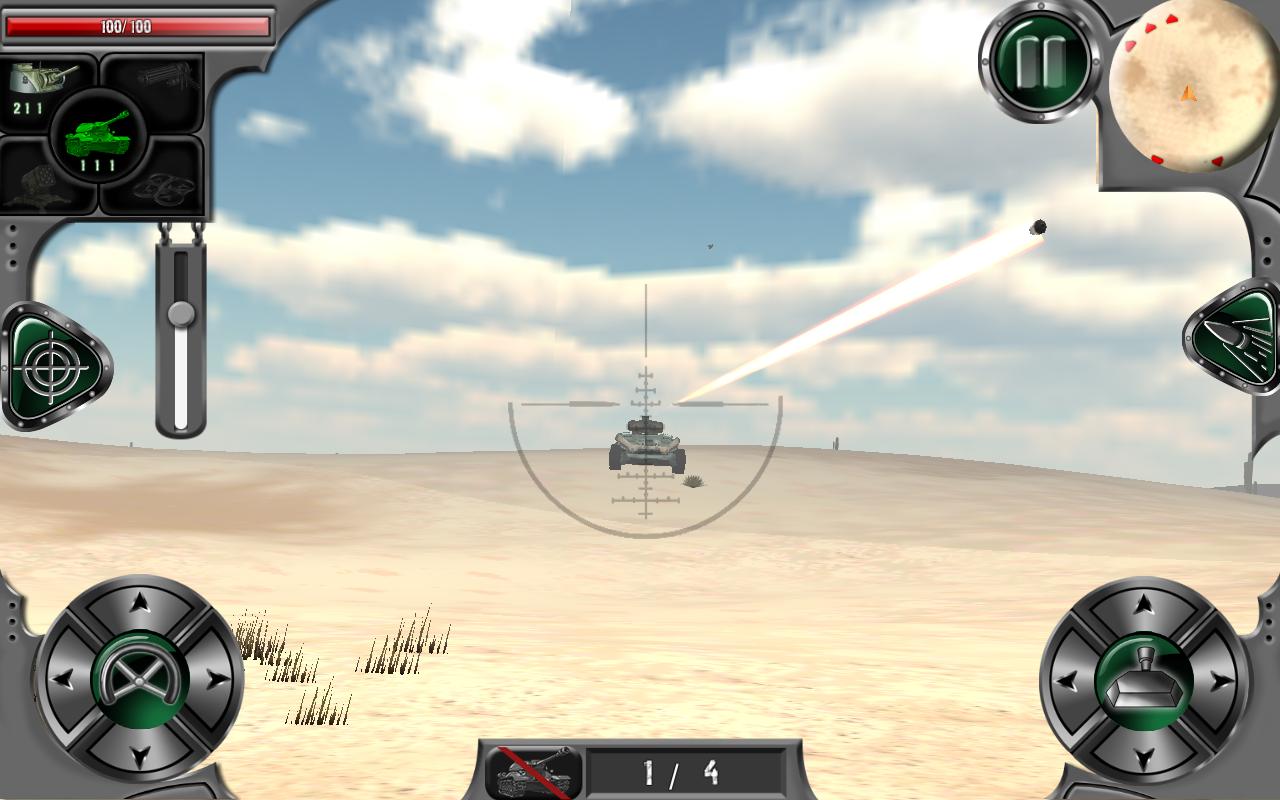This screenshot has width=1280, height=800.
Task: Adjust the vertical throttle slider handle
Action: 182,316
